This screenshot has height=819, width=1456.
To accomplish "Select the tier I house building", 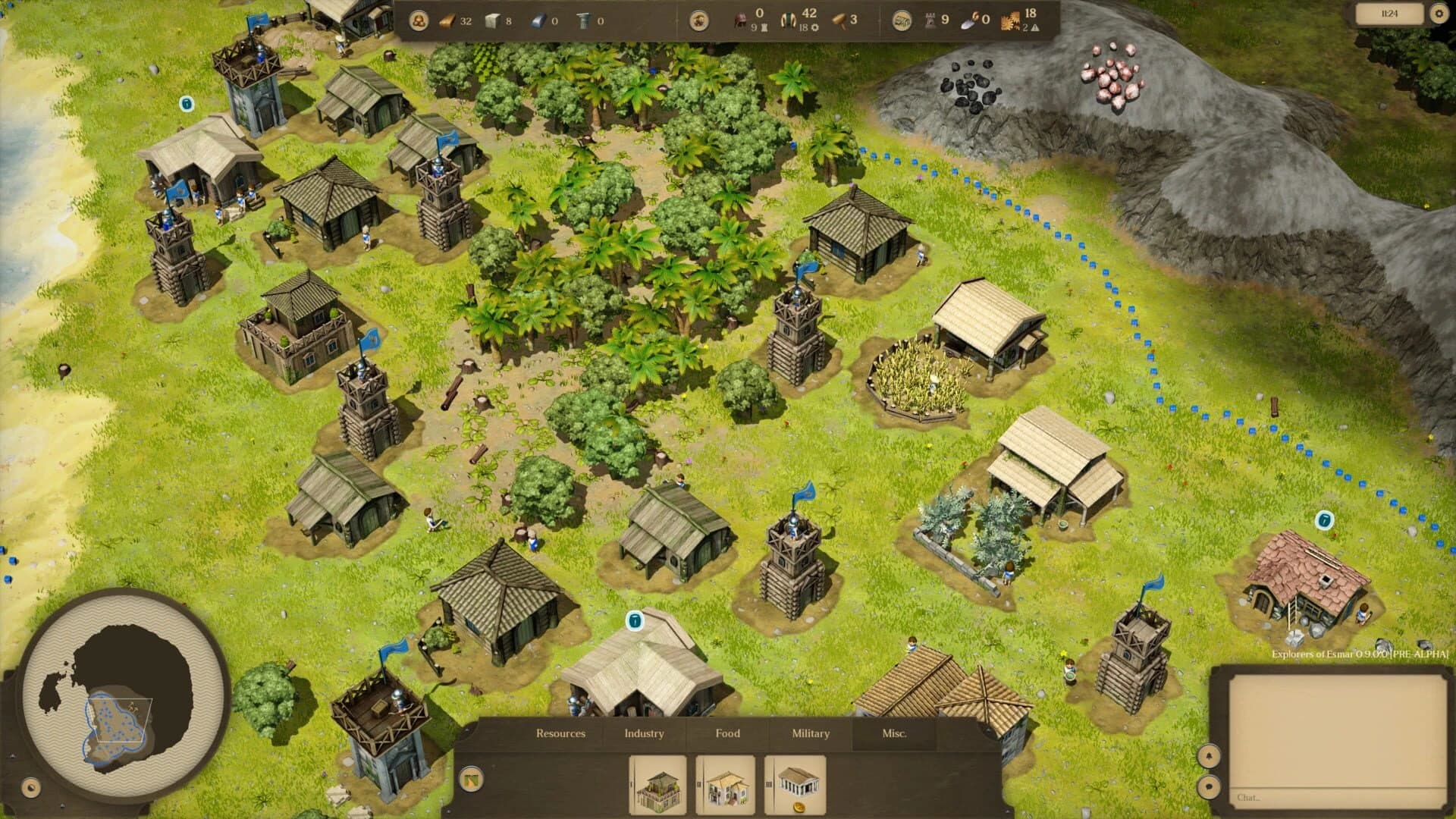I will click(659, 786).
